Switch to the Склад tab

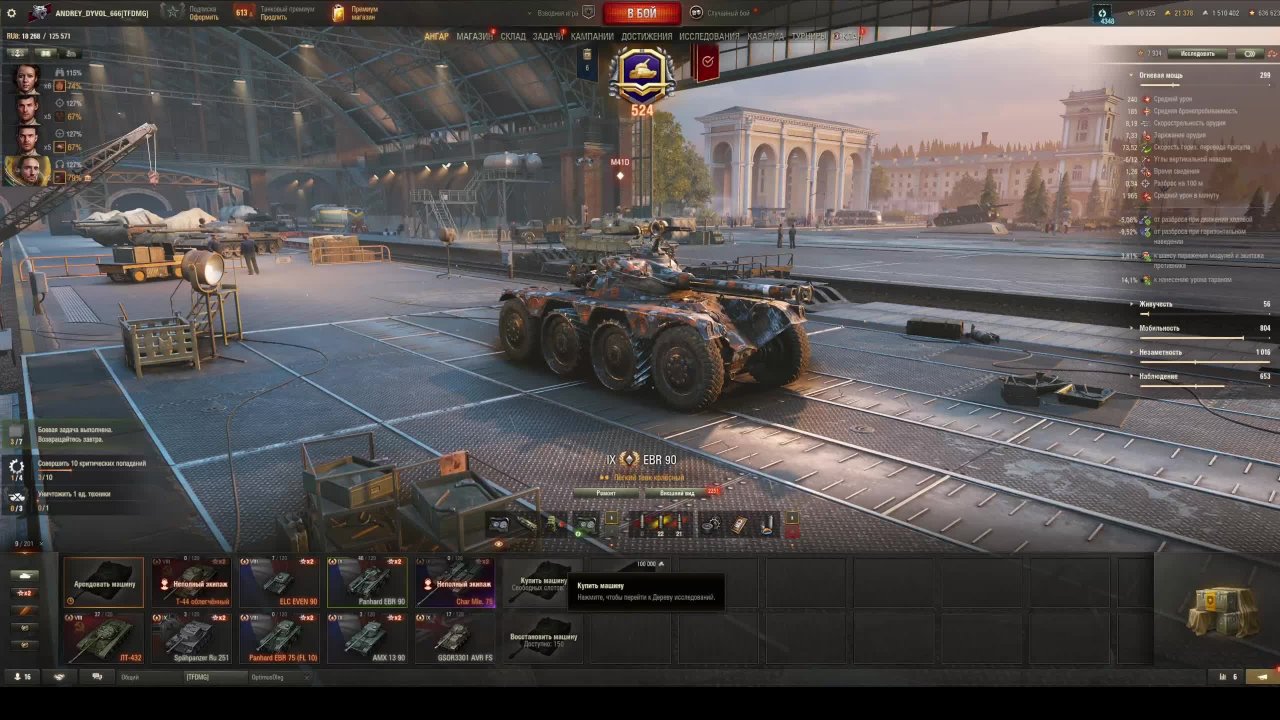(x=513, y=36)
